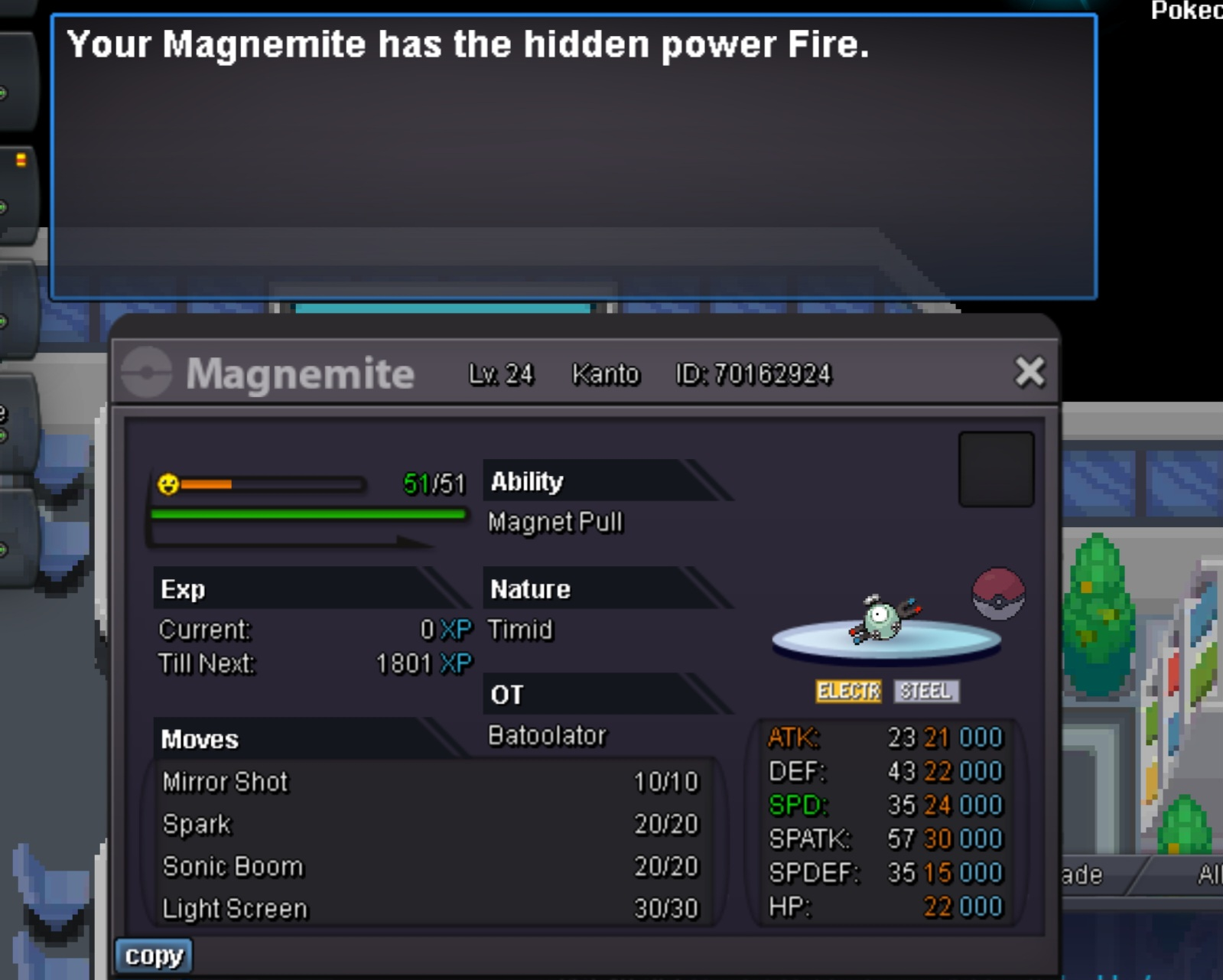Choose the Spark move row
Screen dimensions: 1223x980
pos(430,824)
